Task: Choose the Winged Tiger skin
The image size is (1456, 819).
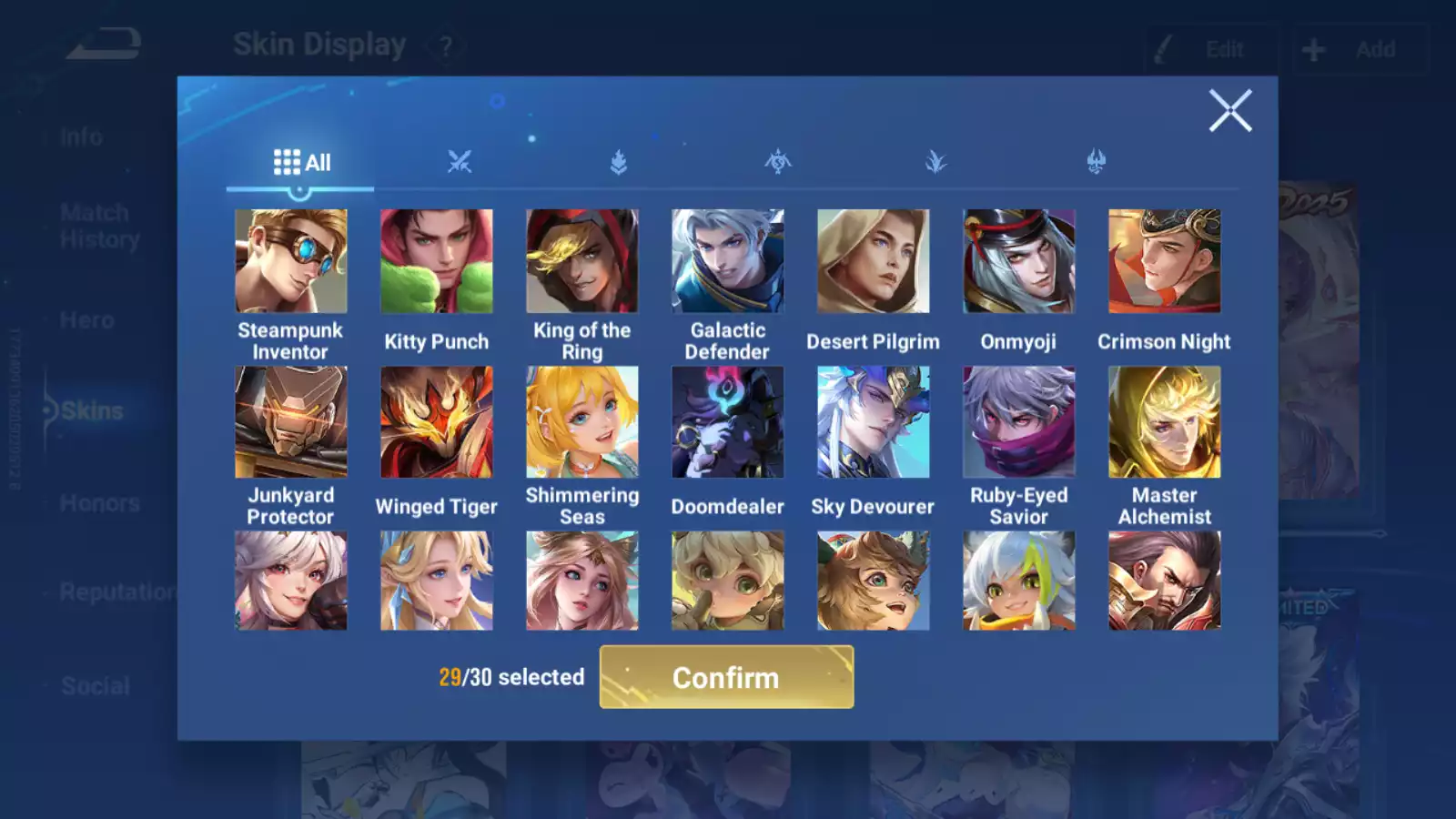Action: [x=437, y=422]
